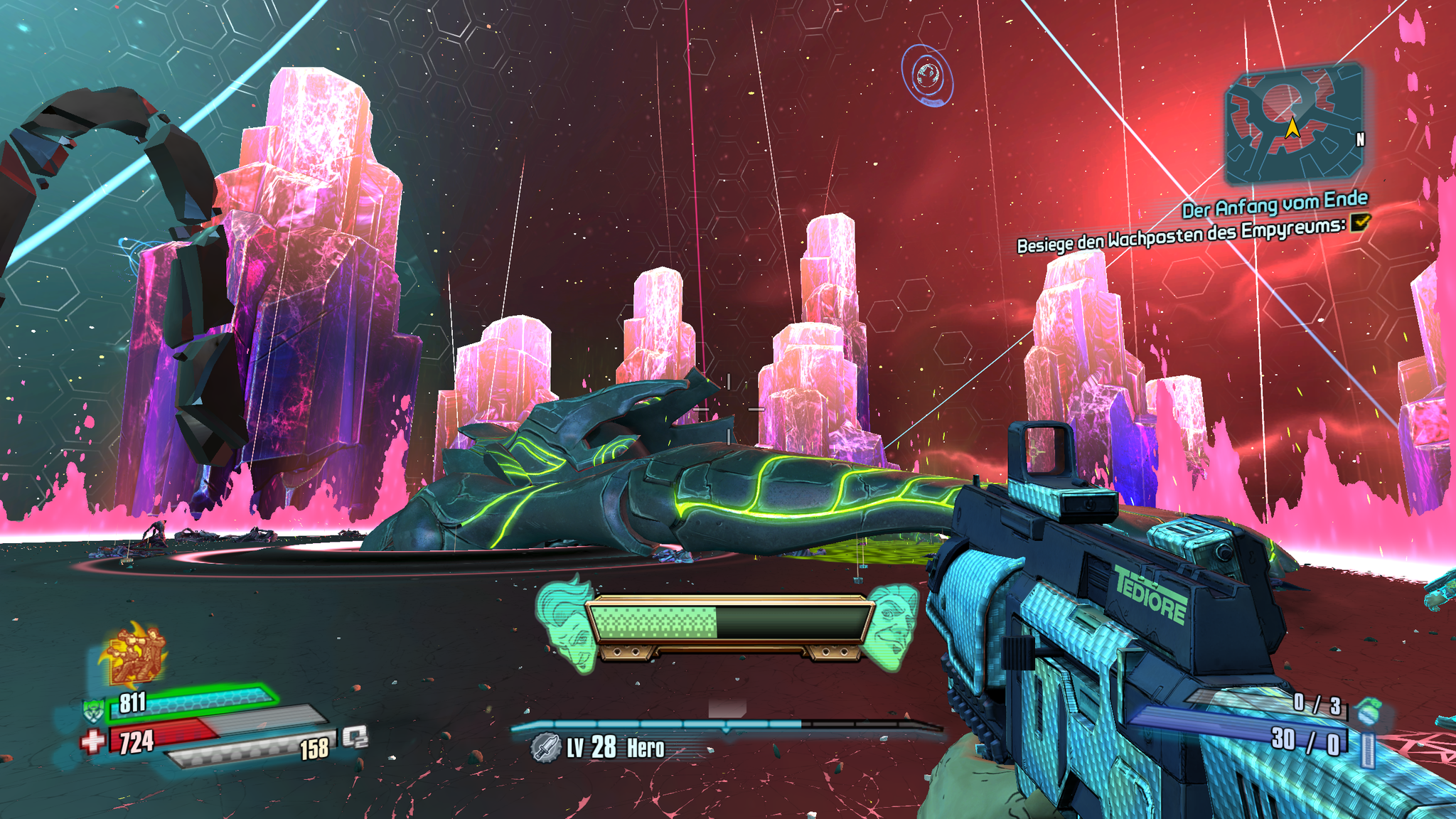The width and height of the screenshot is (1456, 819).
Task: Select the quest title Der Anfang vom Ende
Action: [x=1274, y=204]
